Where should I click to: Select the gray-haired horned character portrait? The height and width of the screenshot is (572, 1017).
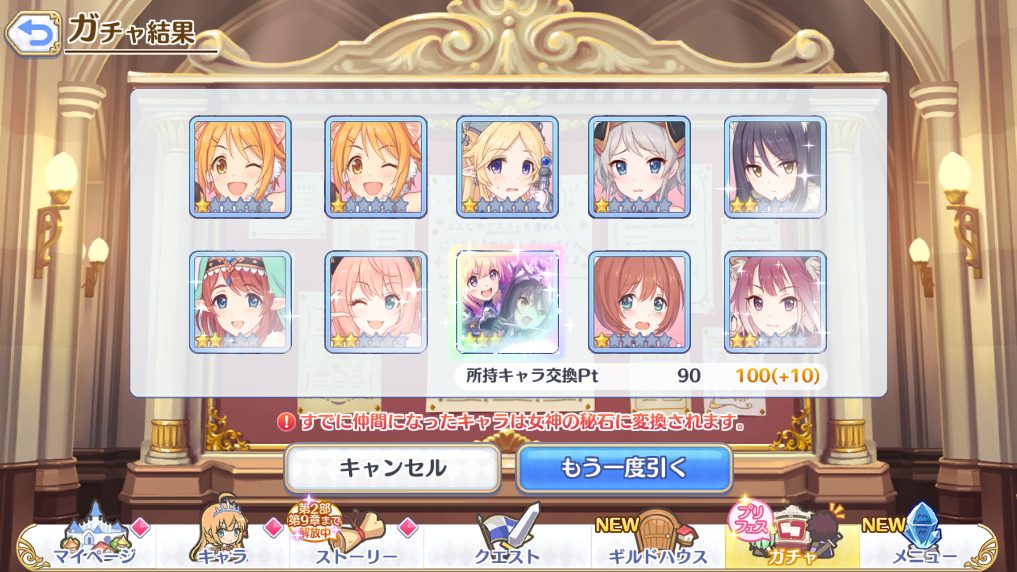click(640, 167)
